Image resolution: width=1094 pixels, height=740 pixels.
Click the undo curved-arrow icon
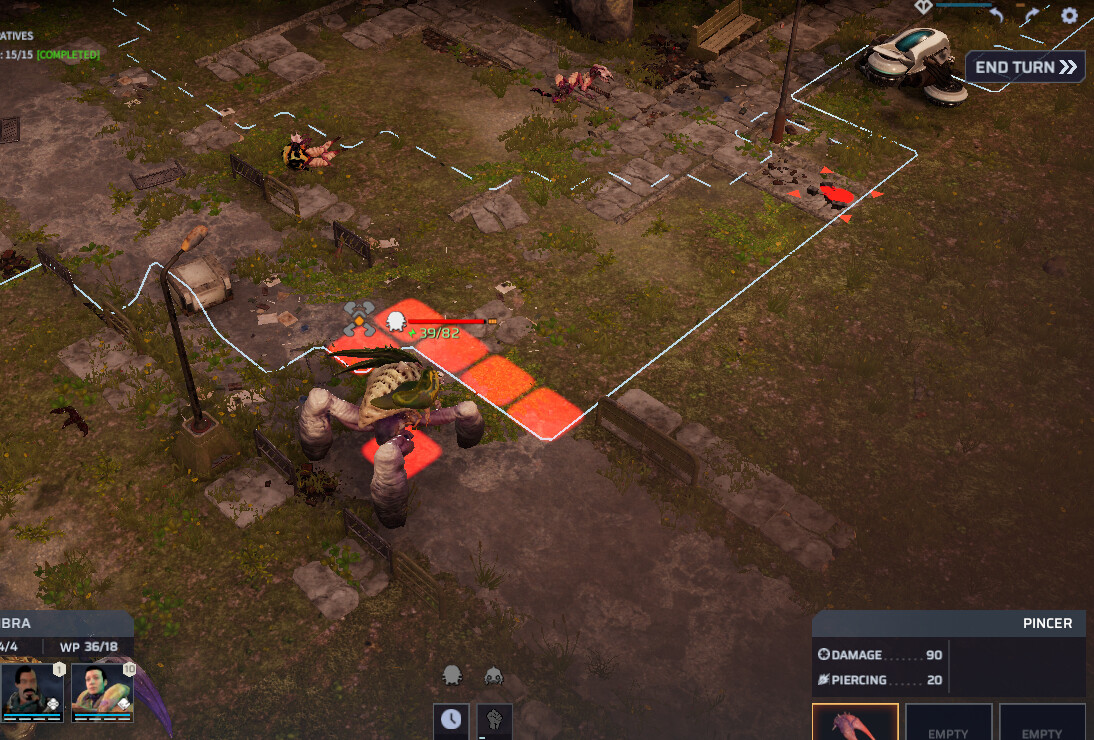(x=996, y=15)
